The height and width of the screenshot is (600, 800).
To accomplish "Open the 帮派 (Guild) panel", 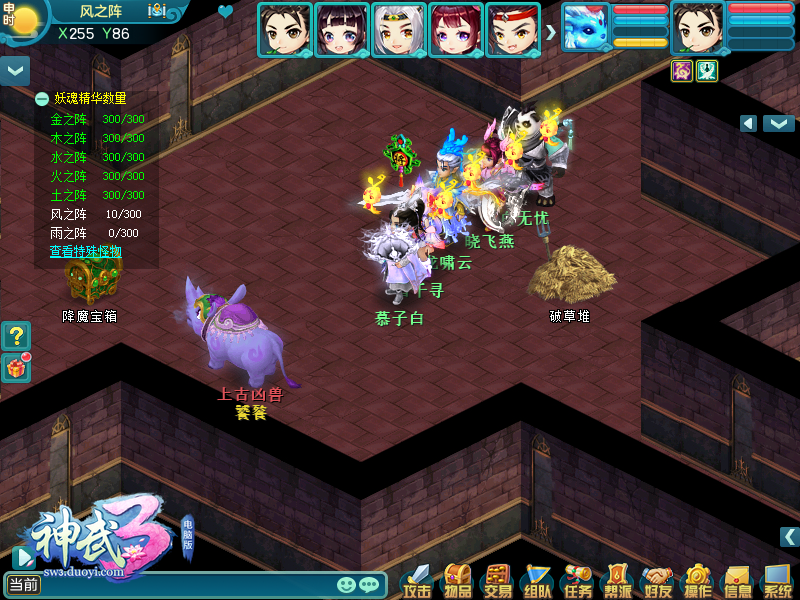I will point(617,581).
